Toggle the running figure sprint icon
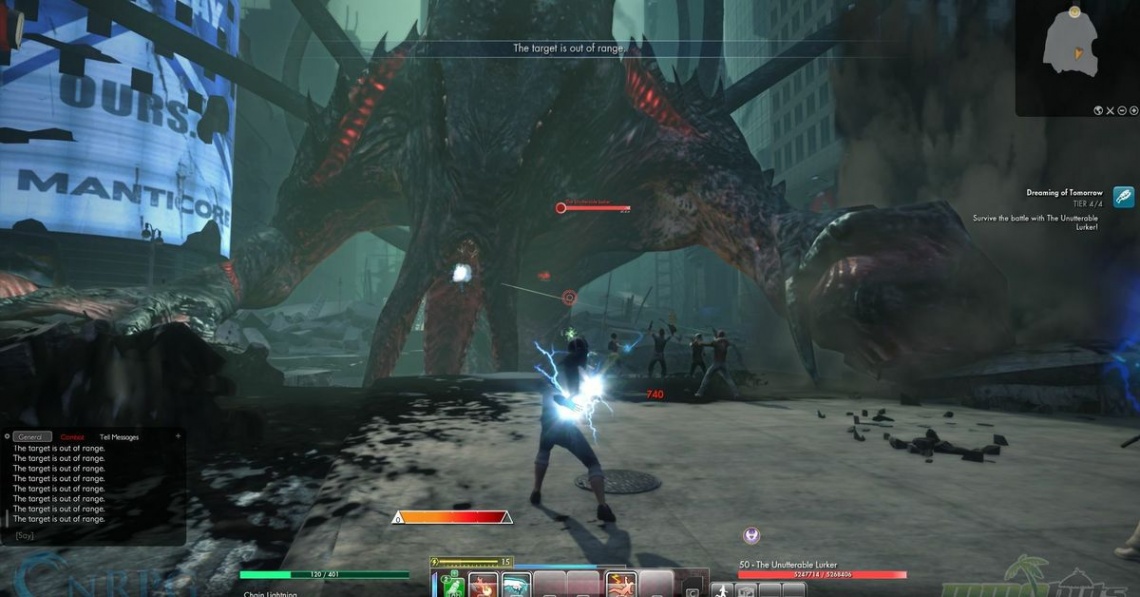Viewport: 1140px width, 597px height. (723, 590)
